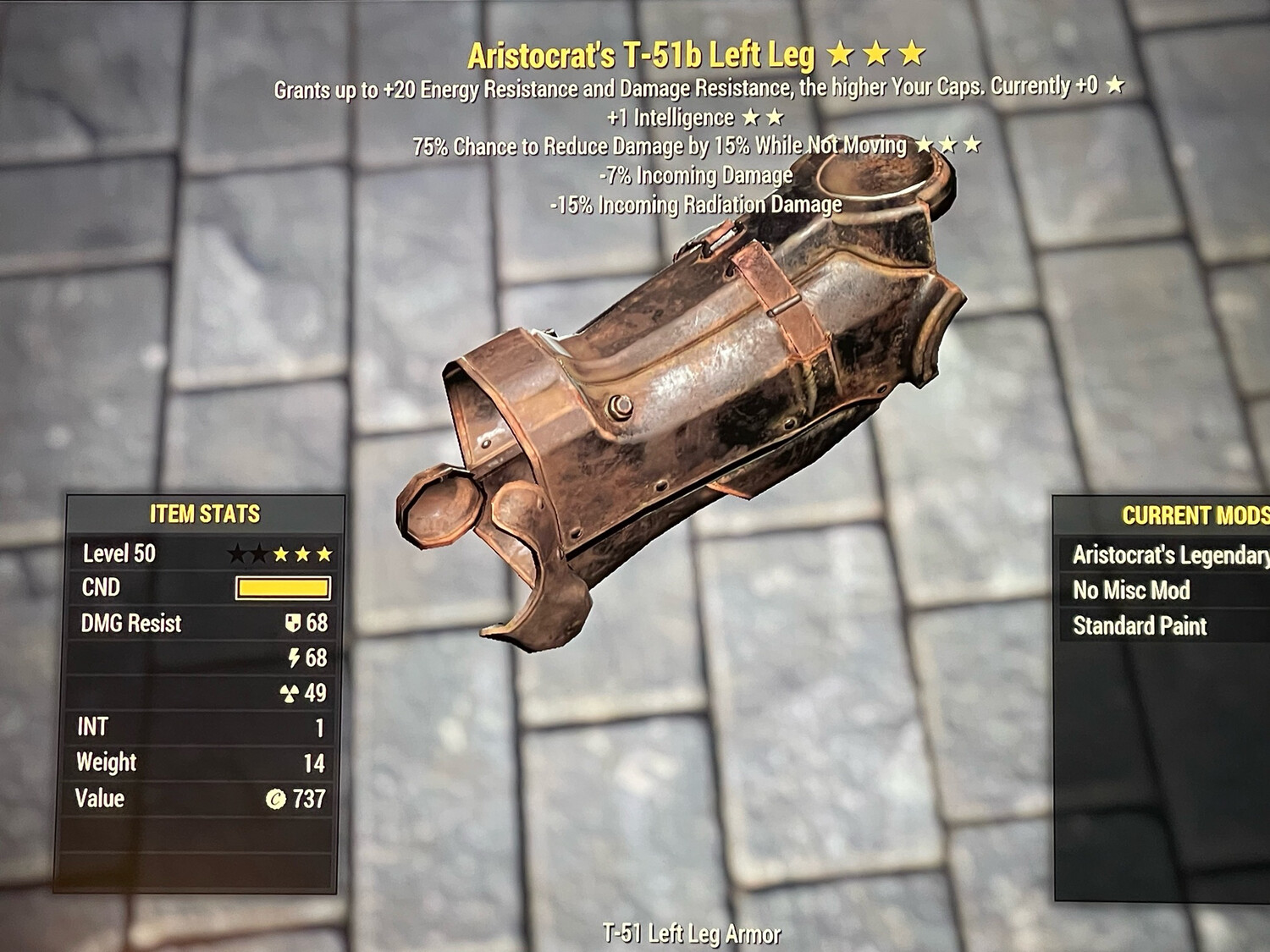Switch to the ITEM STATS panel header
The width and height of the screenshot is (1270, 952).
coord(204,513)
